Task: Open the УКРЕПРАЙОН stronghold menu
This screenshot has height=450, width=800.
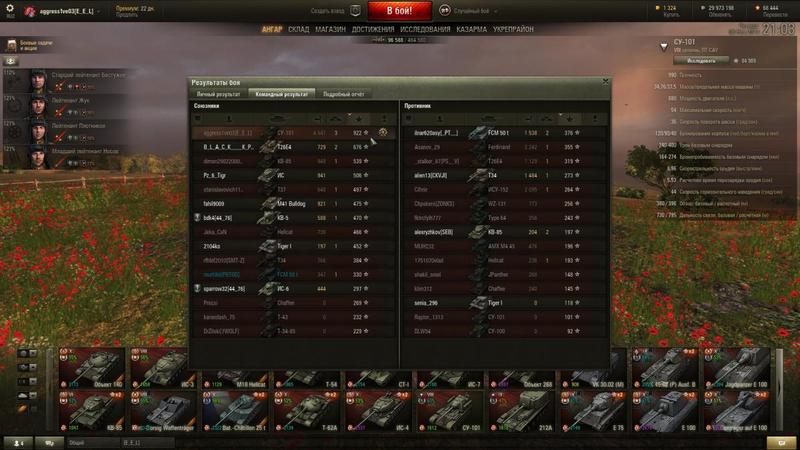Action: [515, 30]
